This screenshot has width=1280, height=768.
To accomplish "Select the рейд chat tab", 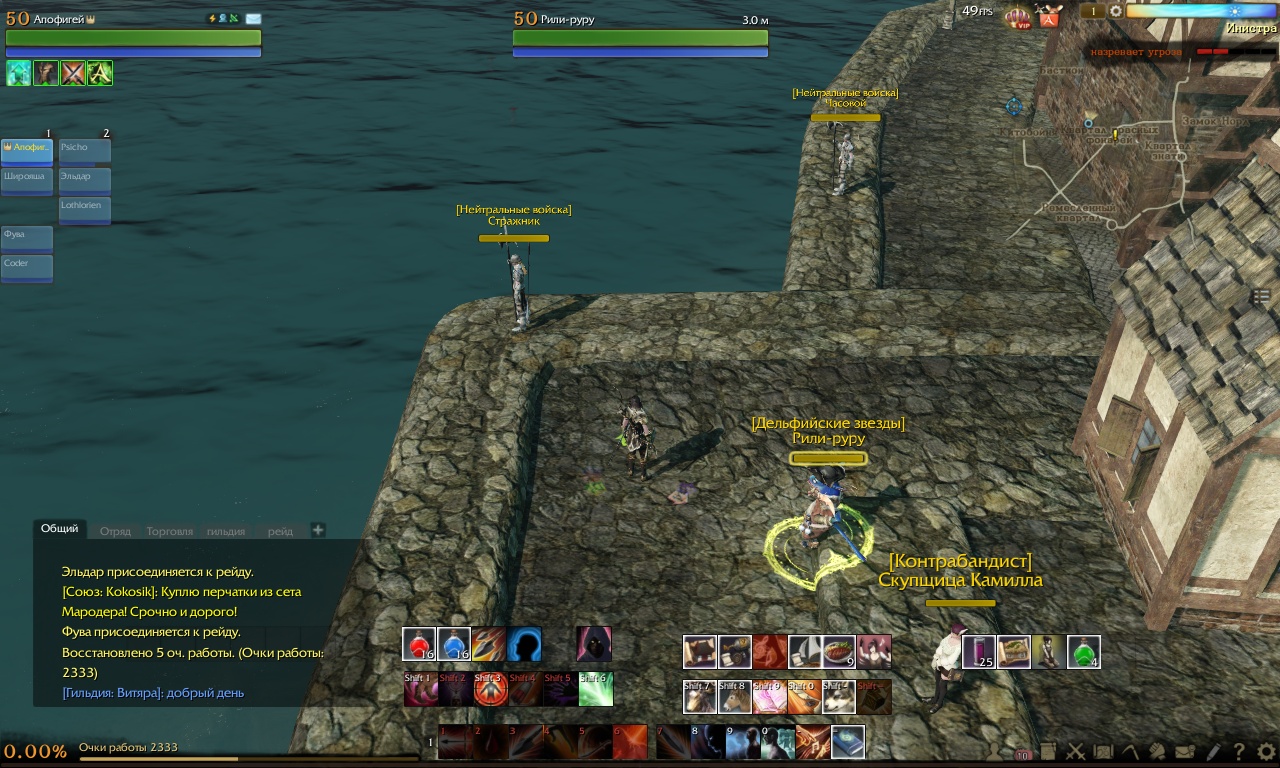I will pyautogui.click(x=281, y=531).
